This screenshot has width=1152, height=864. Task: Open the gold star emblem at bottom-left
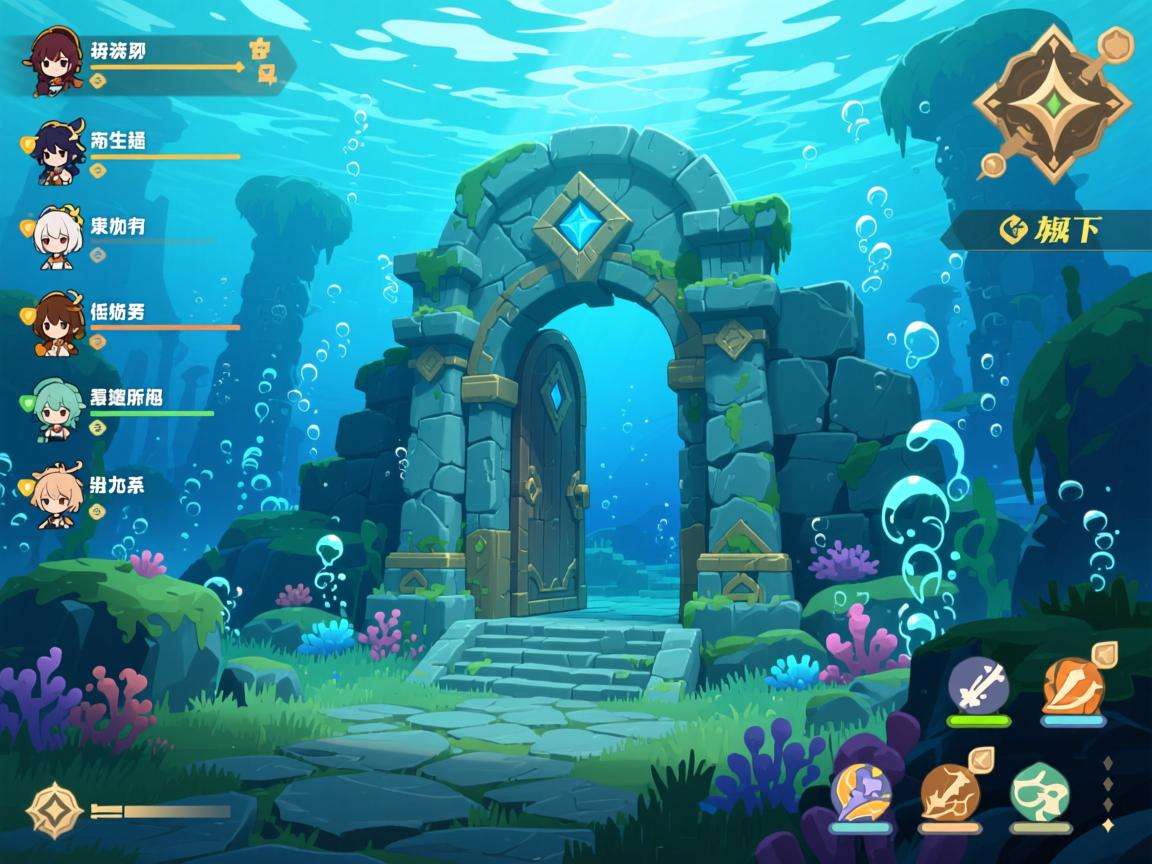click(54, 811)
